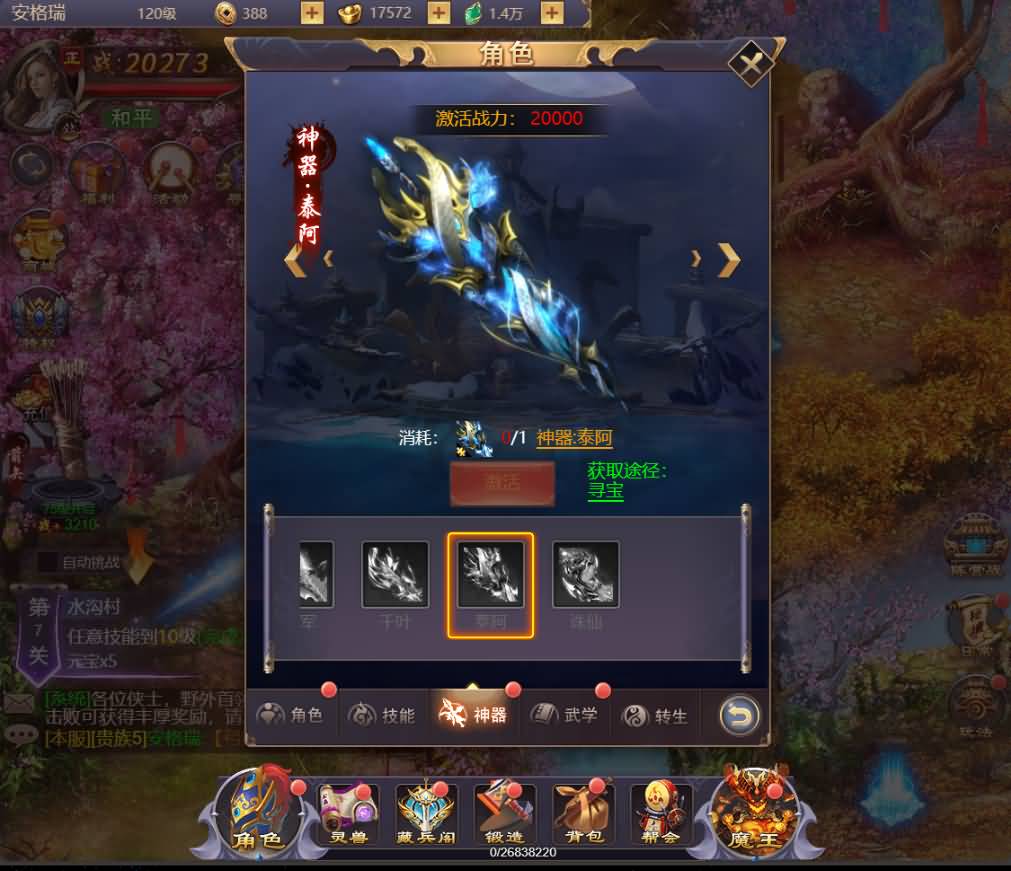This screenshot has width=1011, height=871.
Task: Select the highlighted 泰阿 artifact thumbnail
Action: coord(490,575)
